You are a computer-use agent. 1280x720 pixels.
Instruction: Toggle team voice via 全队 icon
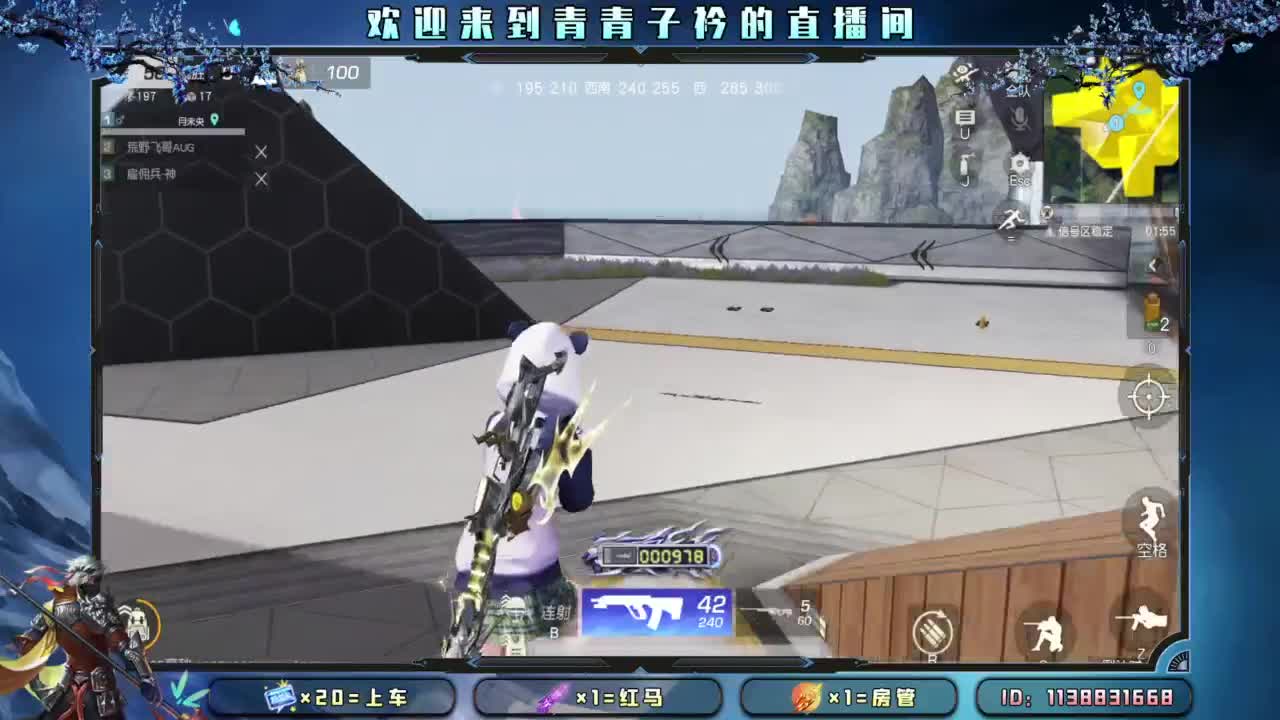coord(1016,91)
